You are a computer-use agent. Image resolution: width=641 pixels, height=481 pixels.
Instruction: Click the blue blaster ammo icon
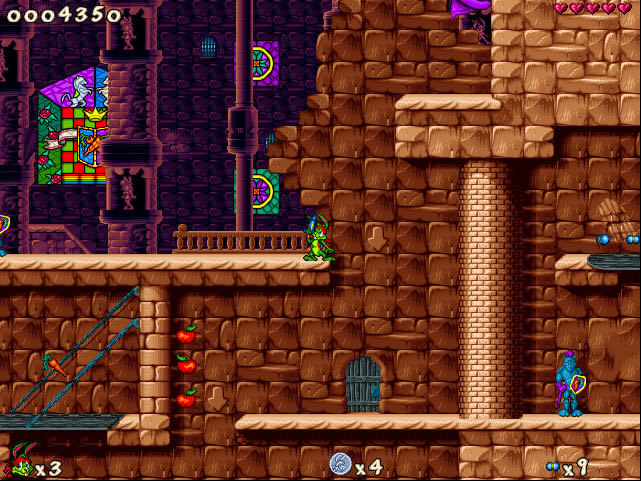tap(552, 467)
